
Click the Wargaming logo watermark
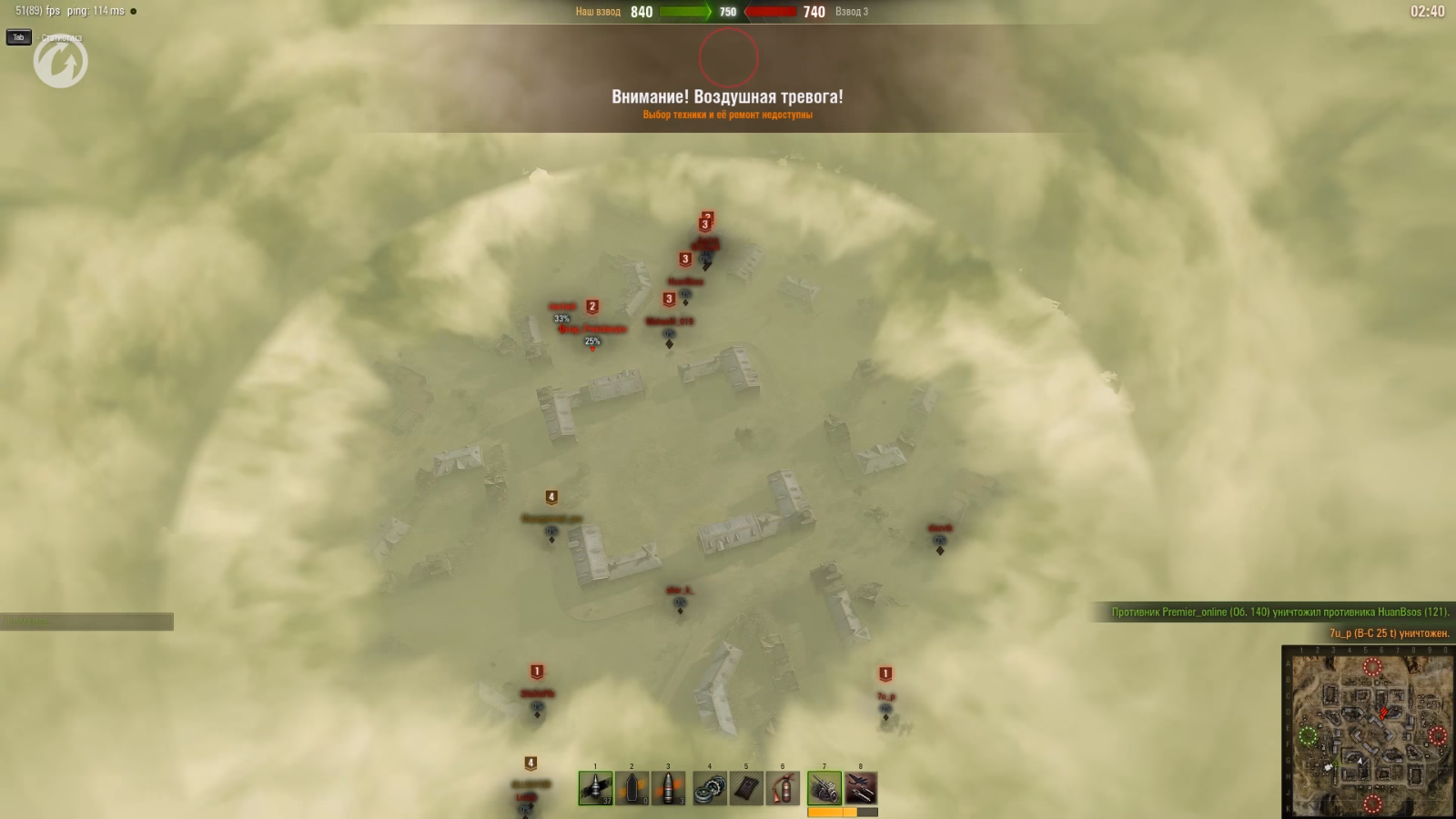(61, 62)
